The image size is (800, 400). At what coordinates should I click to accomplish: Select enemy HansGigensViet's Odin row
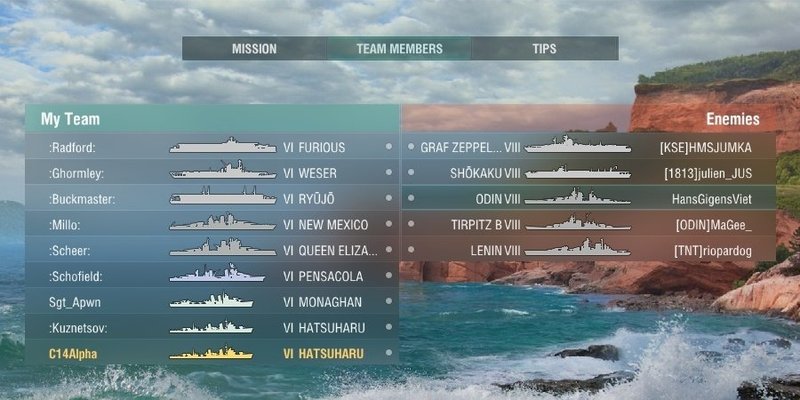590,199
